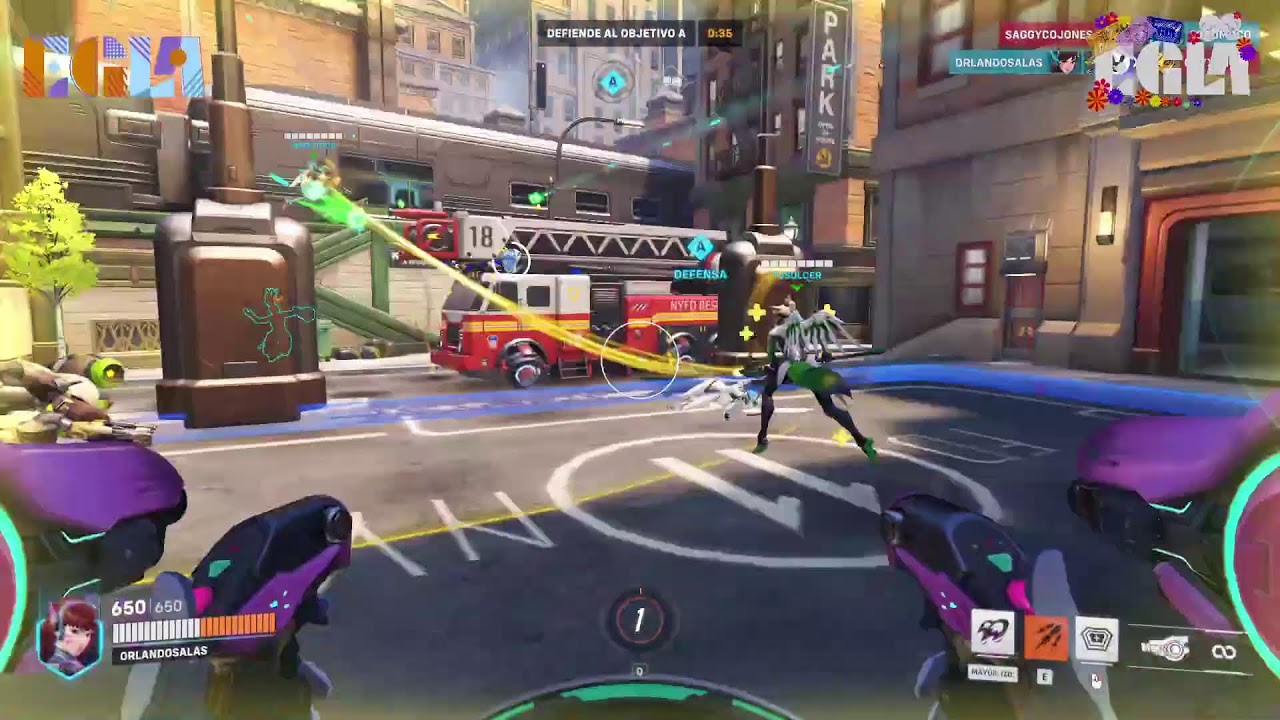This screenshot has height=720, width=1280.
Task: Select the objective A marker under the timer
Action: coord(612,83)
